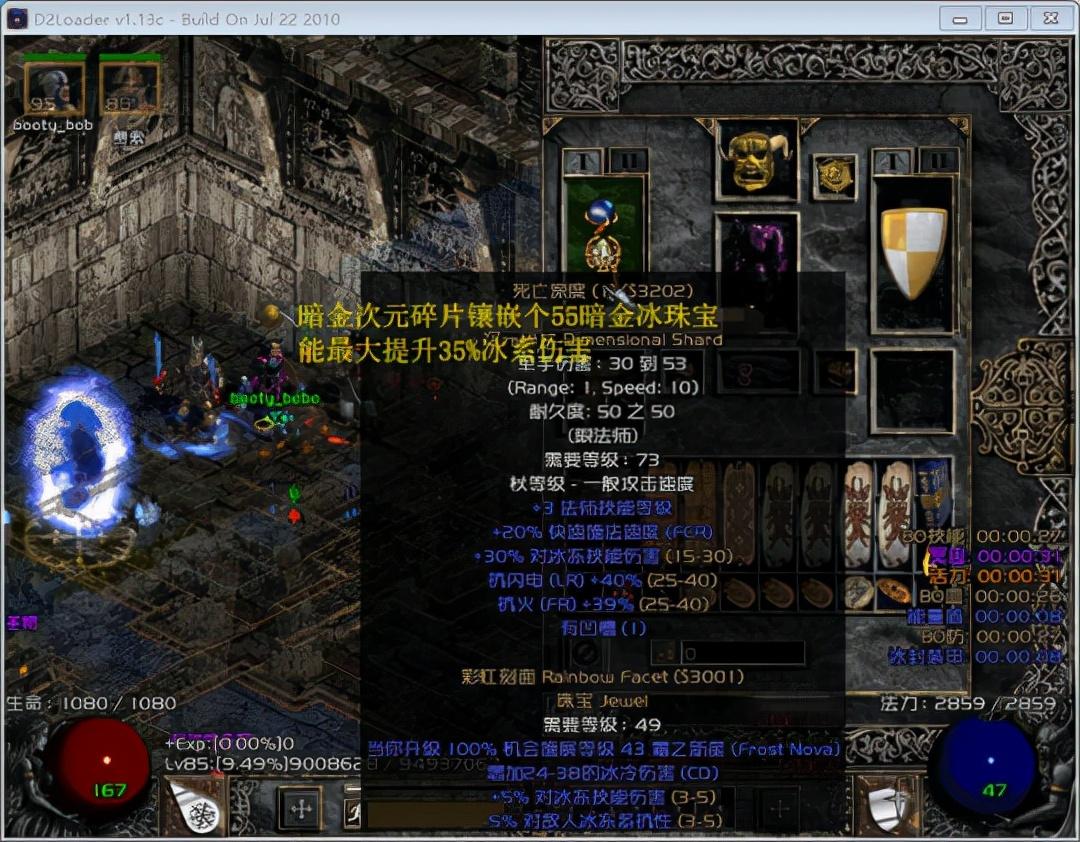
Task: Click the left skill icon by the life orb
Action: pos(194,807)
